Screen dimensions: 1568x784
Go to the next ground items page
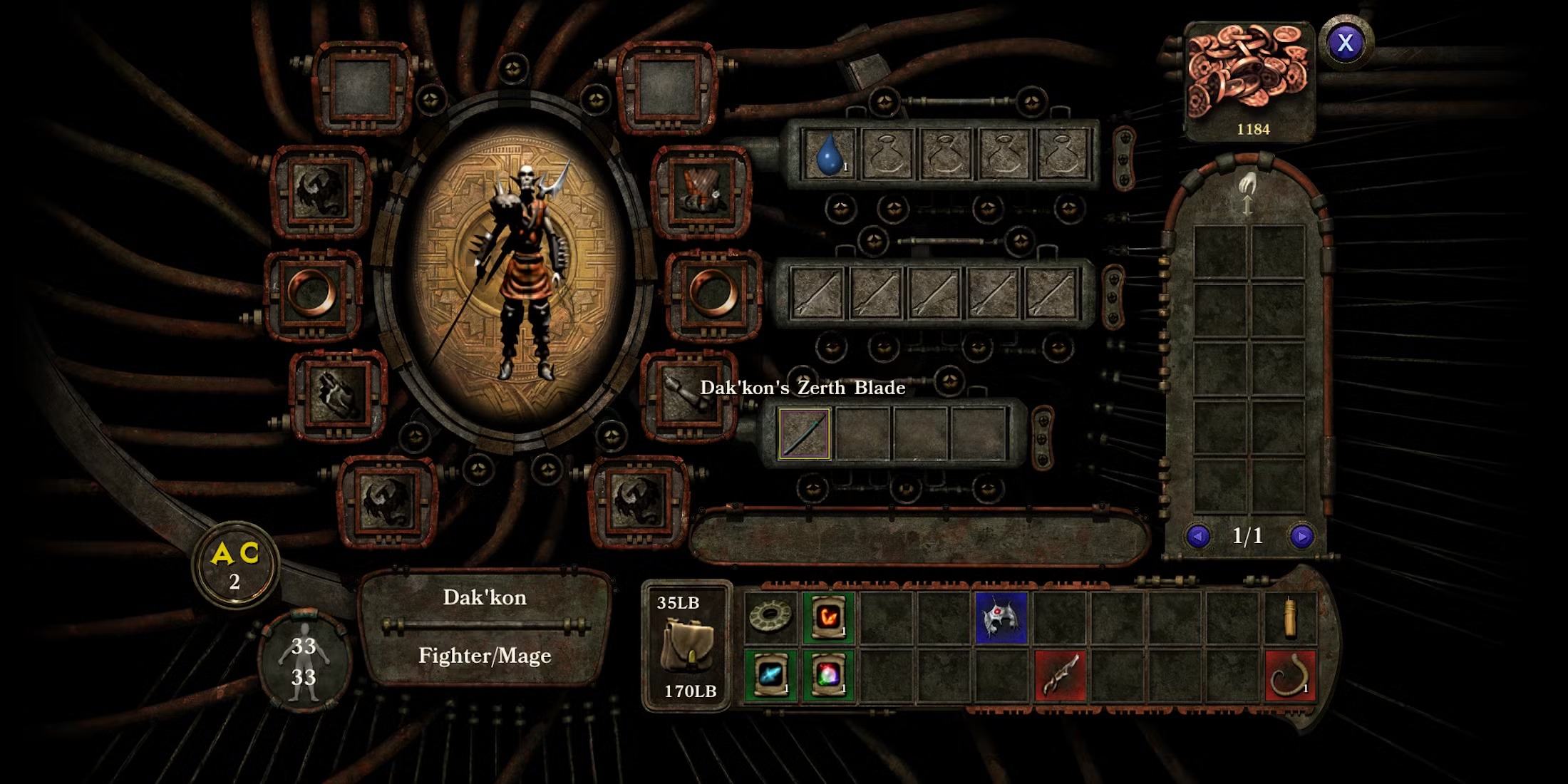(1301, 536)
